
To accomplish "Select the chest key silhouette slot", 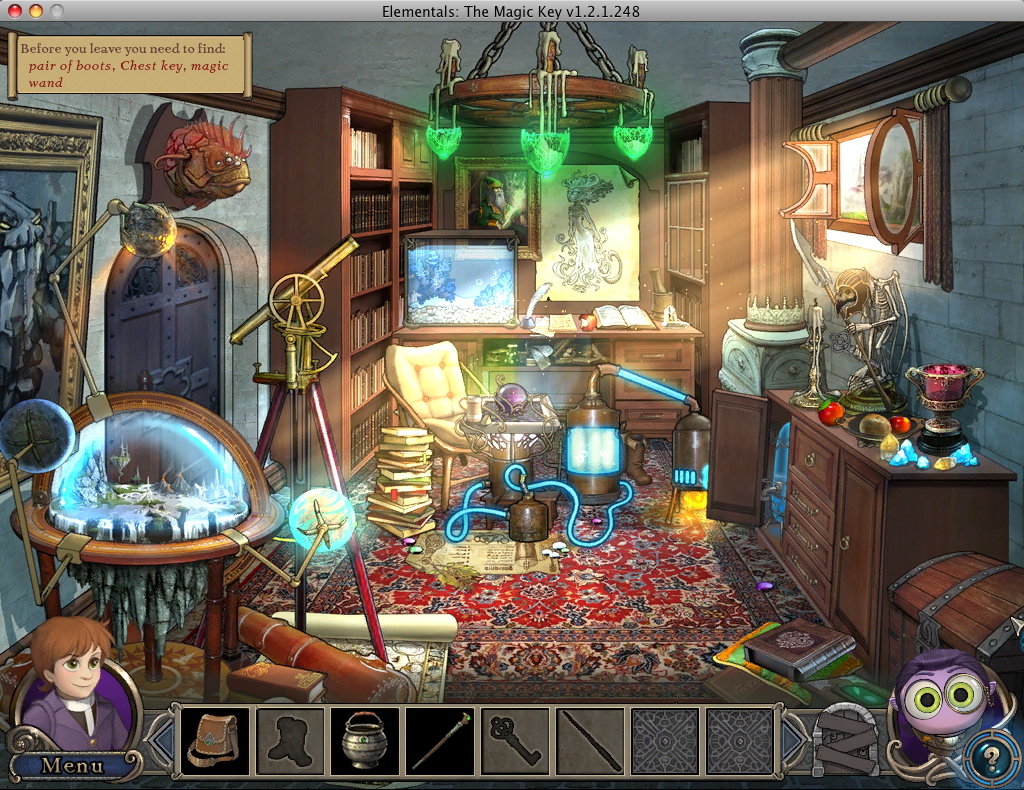I will (515, 741).
